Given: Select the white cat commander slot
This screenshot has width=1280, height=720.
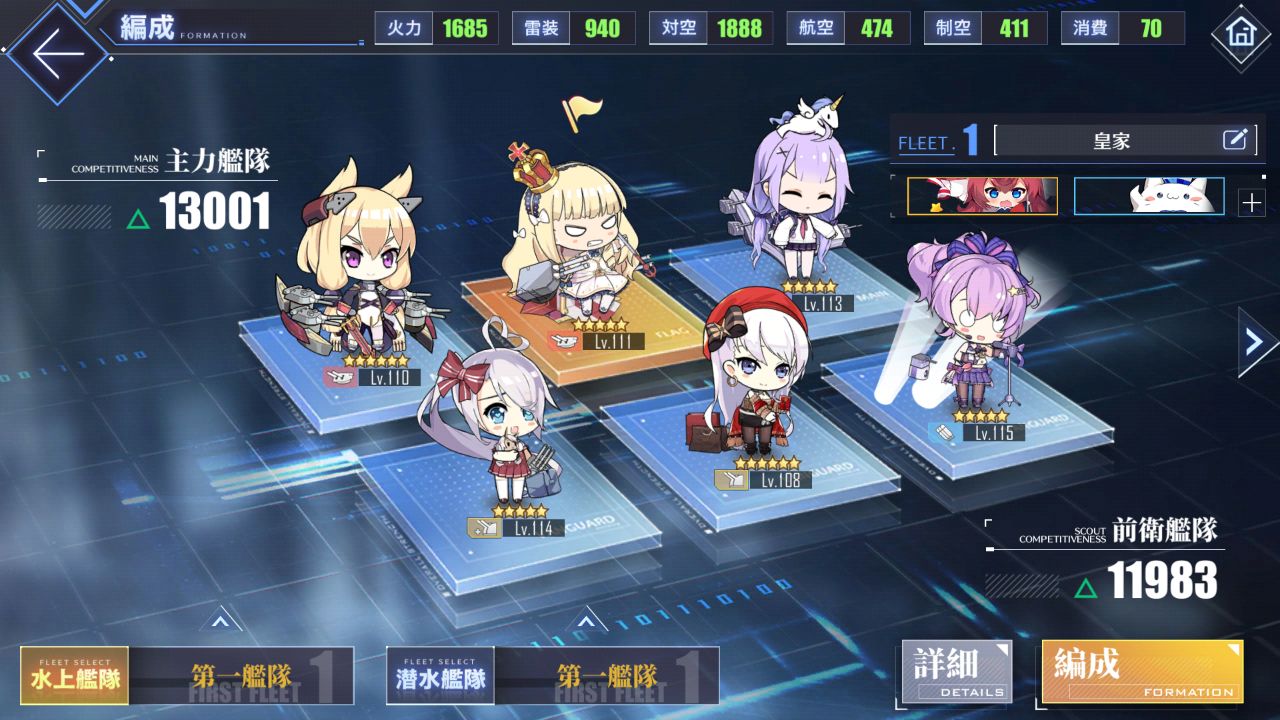Looking at the screenshot, I should click(1149, 196).
